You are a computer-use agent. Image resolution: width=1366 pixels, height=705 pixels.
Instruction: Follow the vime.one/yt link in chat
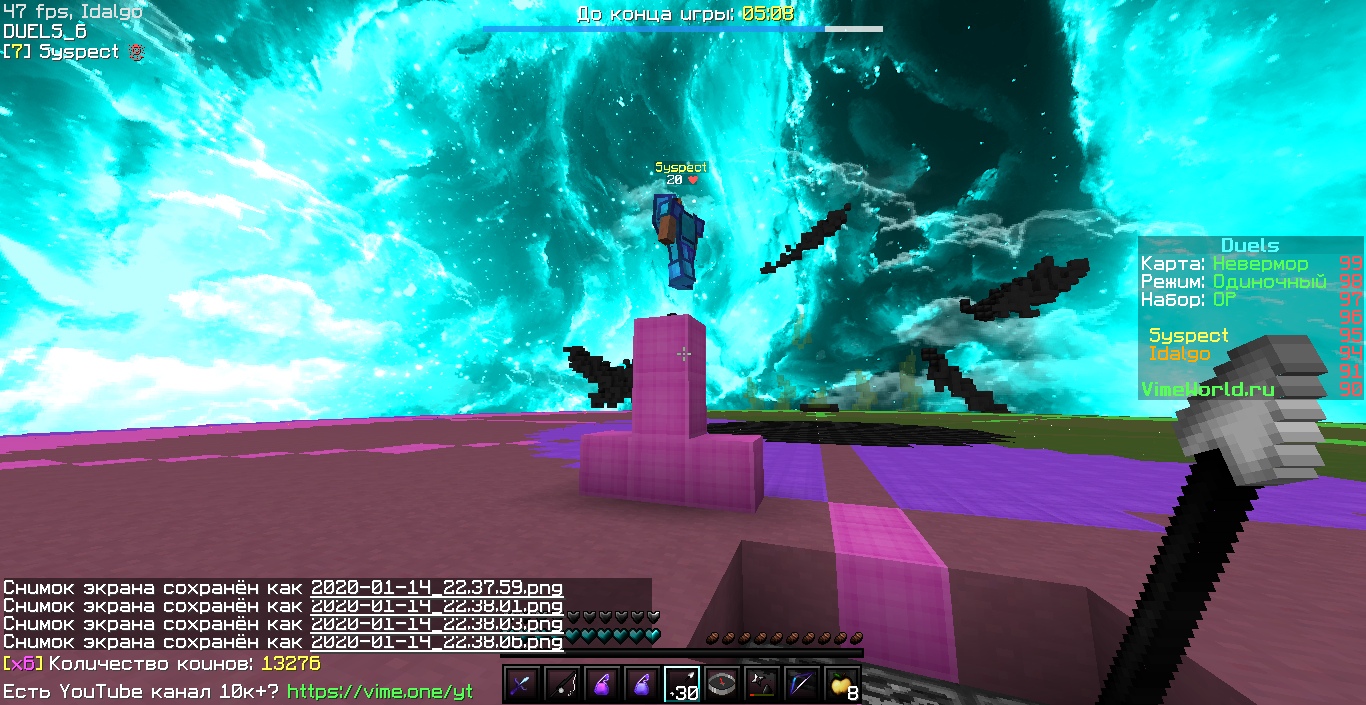tap(380, 691)
